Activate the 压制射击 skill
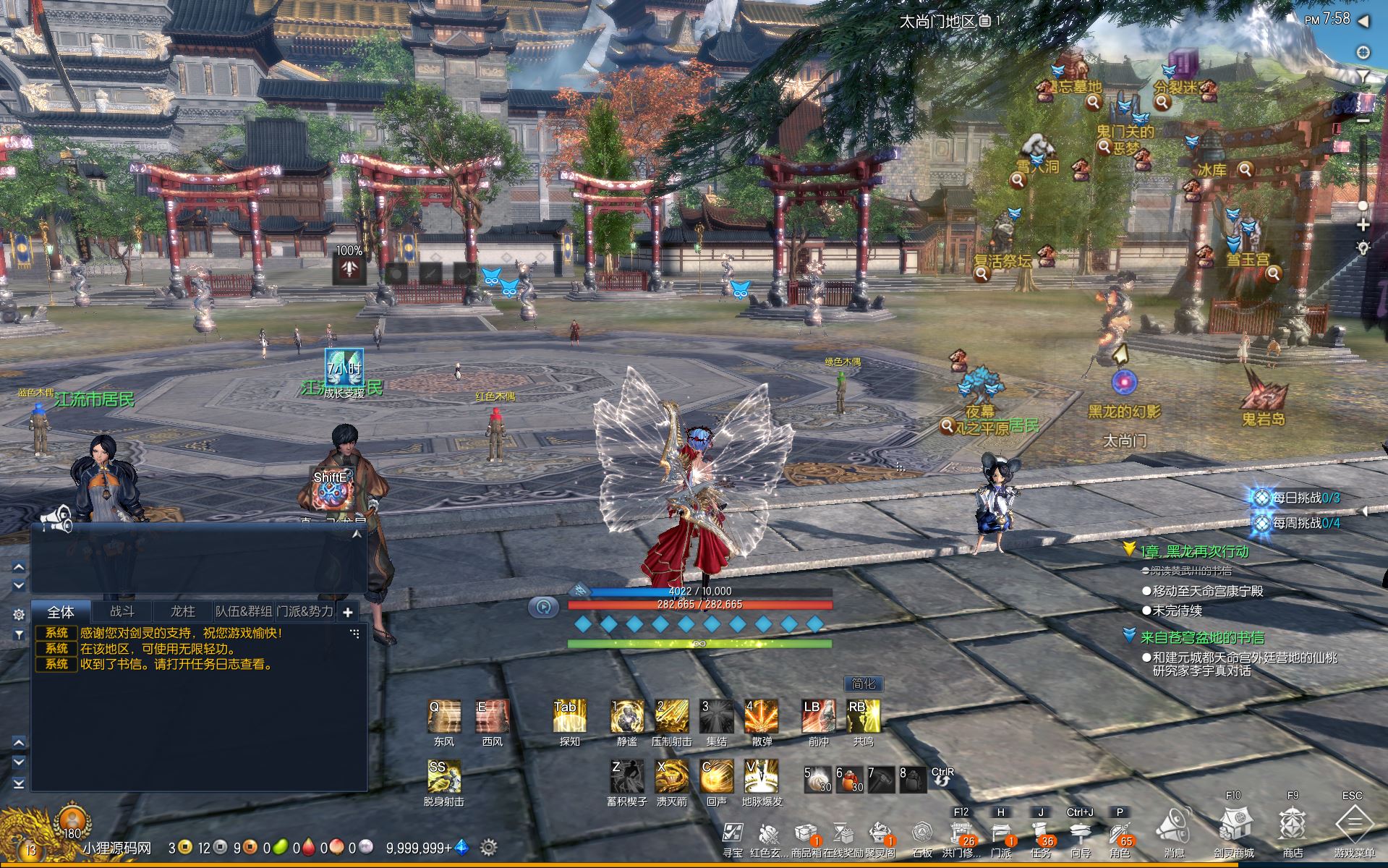1388x868 pixels. click(x=671, y=716)
